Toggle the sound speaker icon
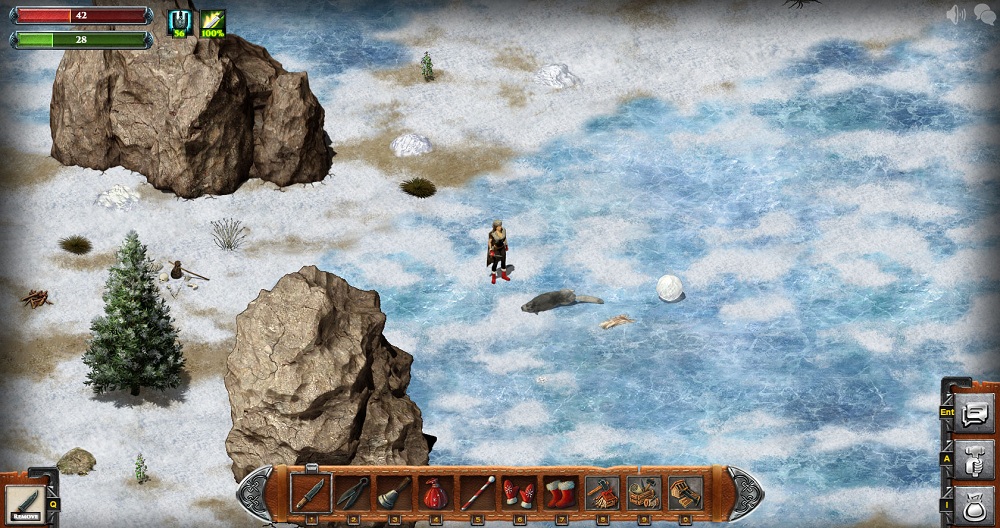1000x528 pixels. click(x=956, y=14)
